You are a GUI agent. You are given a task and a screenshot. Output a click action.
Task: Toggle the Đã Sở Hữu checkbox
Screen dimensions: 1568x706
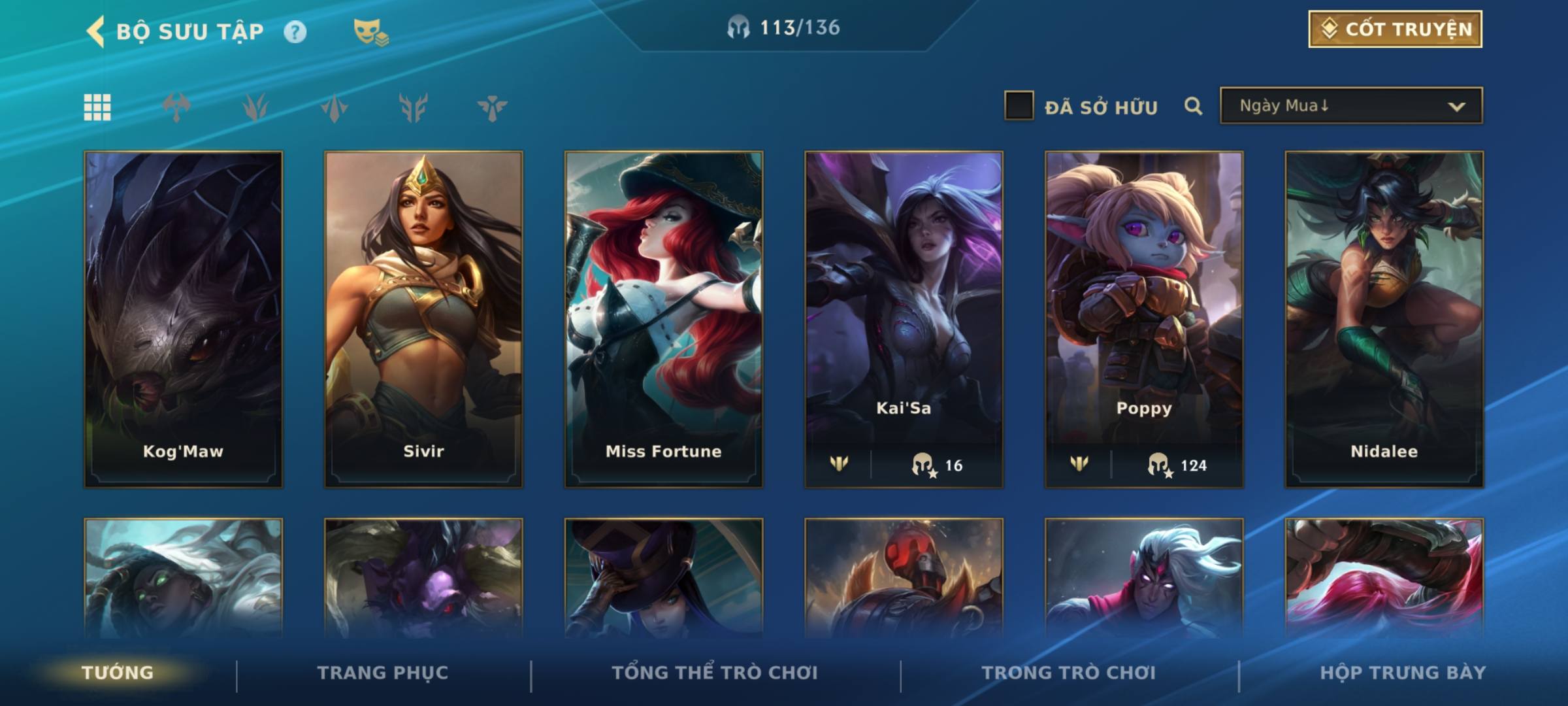click(x=1019, y=106)
